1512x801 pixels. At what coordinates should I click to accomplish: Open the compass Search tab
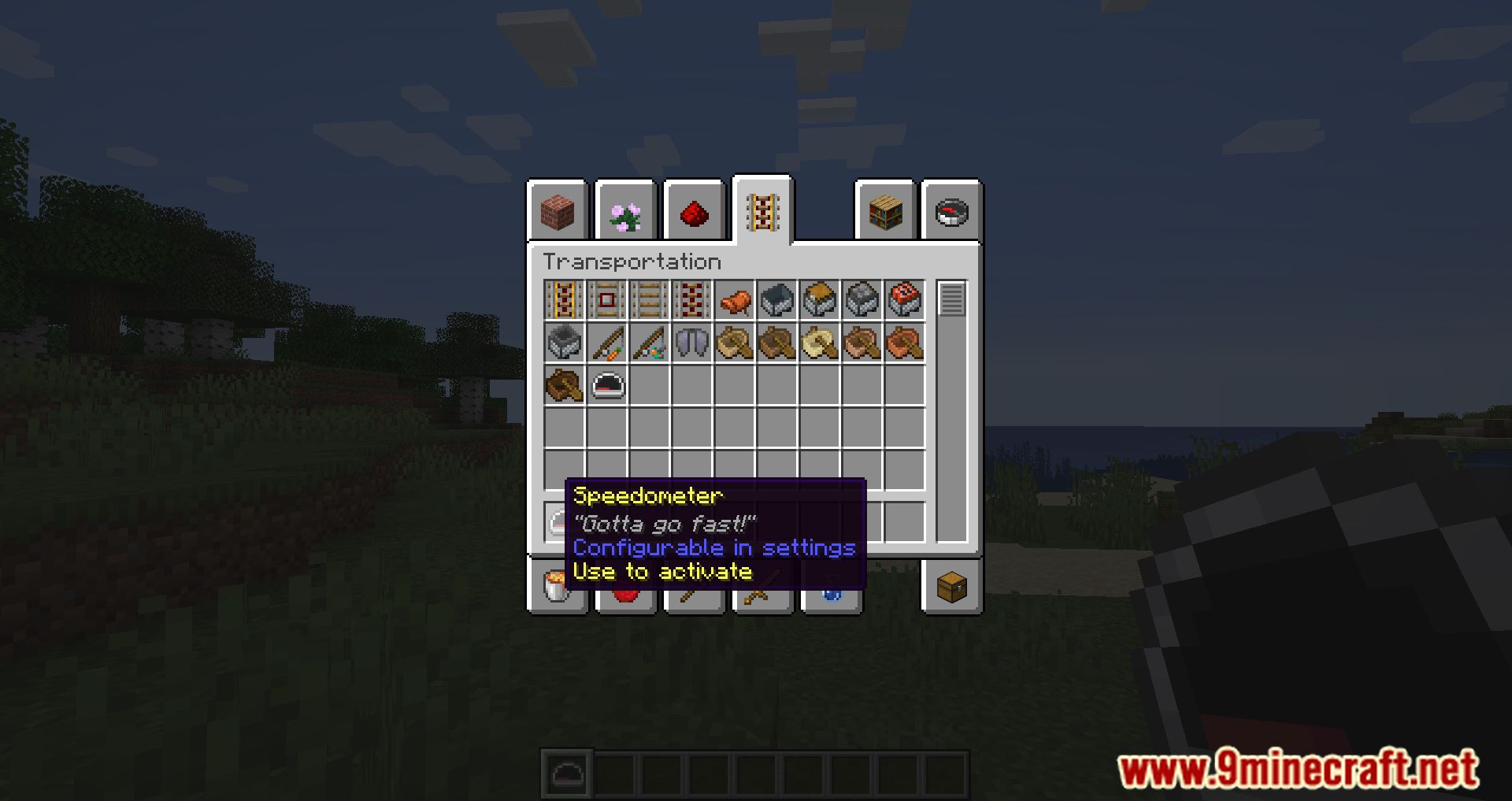pyautogui.click(x=951, y=213)
